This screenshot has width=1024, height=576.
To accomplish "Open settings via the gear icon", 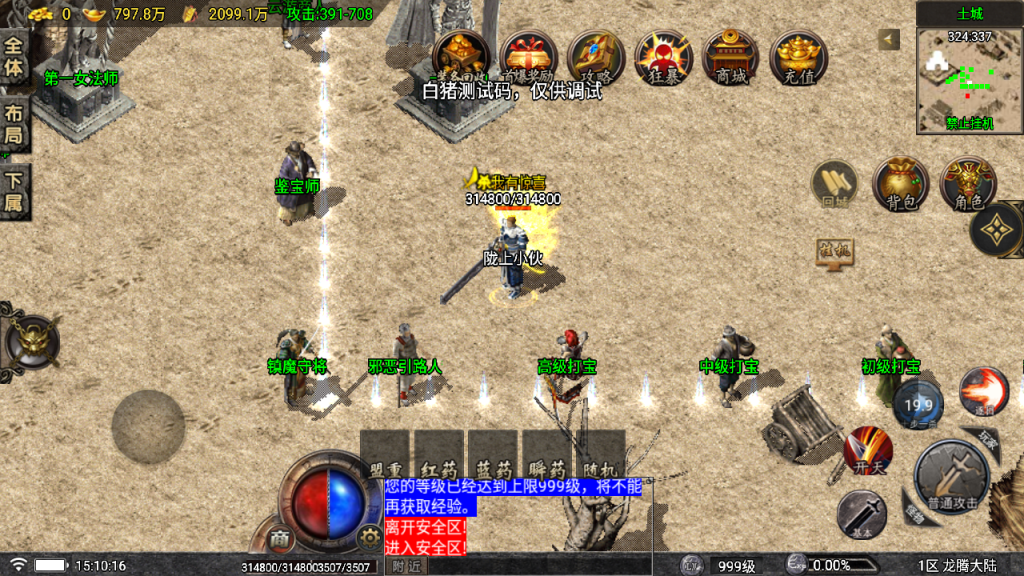I will [370, 538].
